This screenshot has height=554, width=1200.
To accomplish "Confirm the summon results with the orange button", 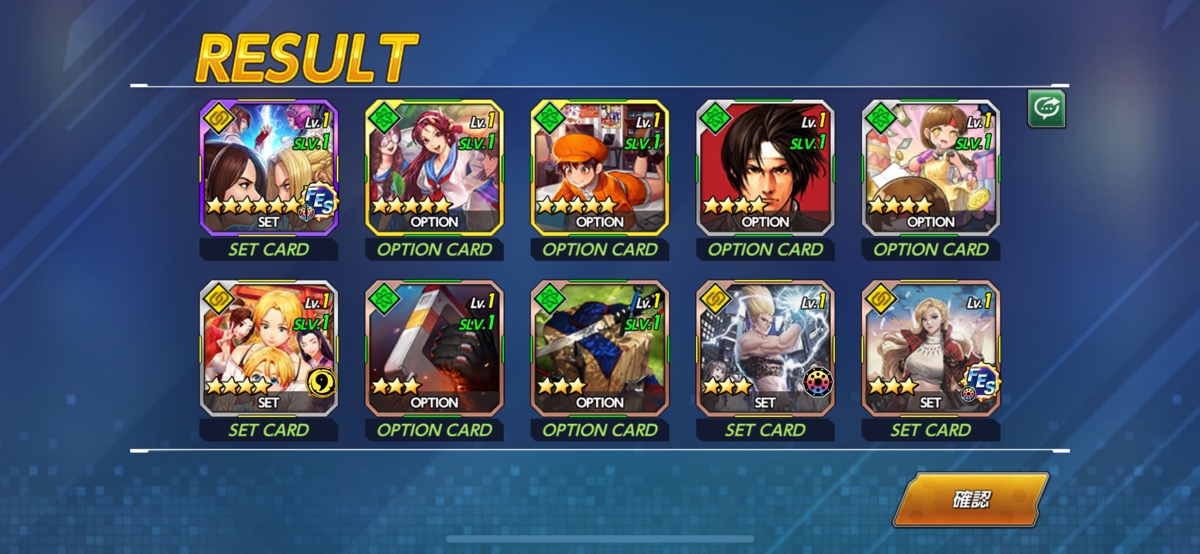I will coord(970,500).
